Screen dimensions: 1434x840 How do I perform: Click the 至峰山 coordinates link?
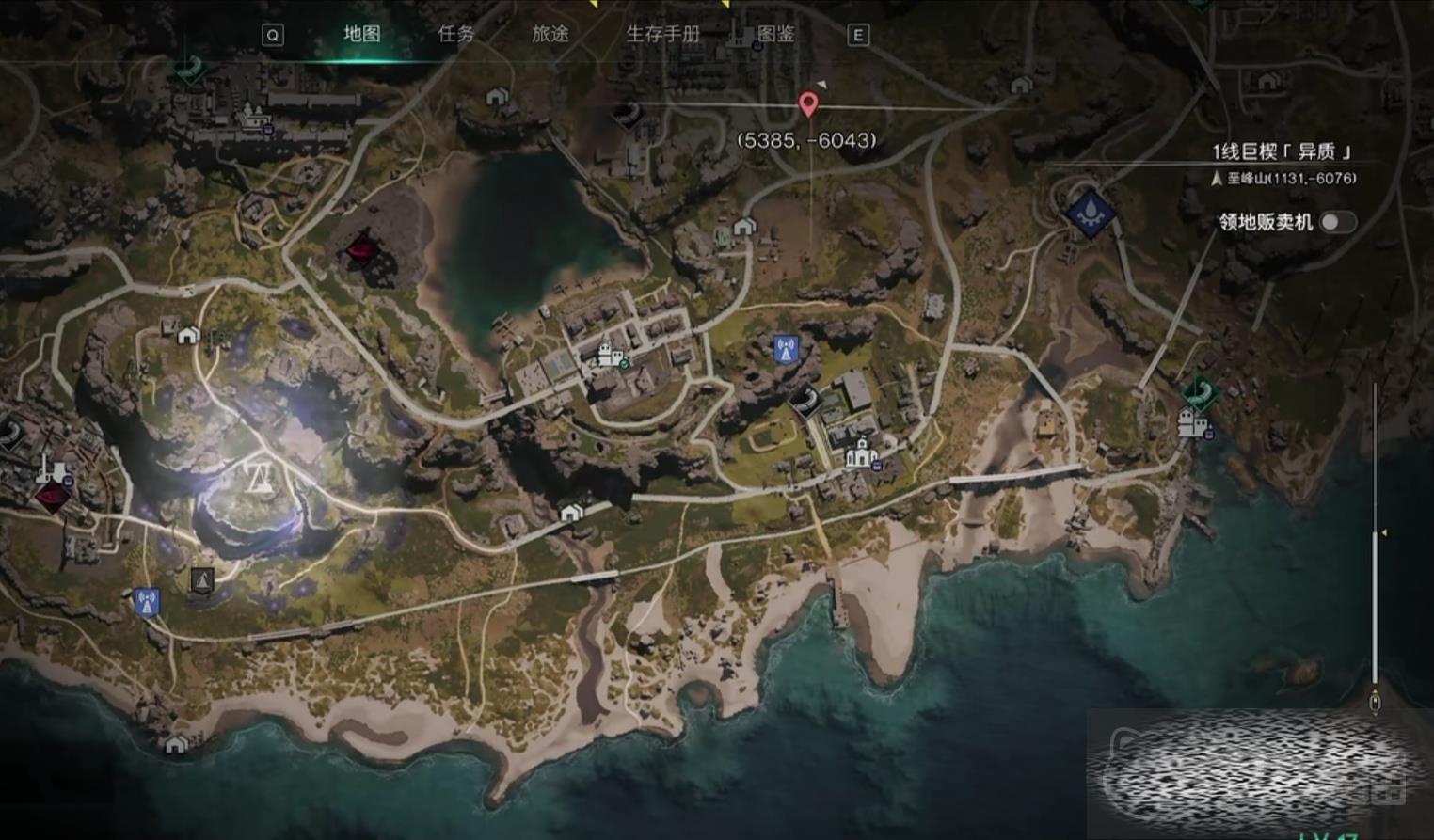1291,178
